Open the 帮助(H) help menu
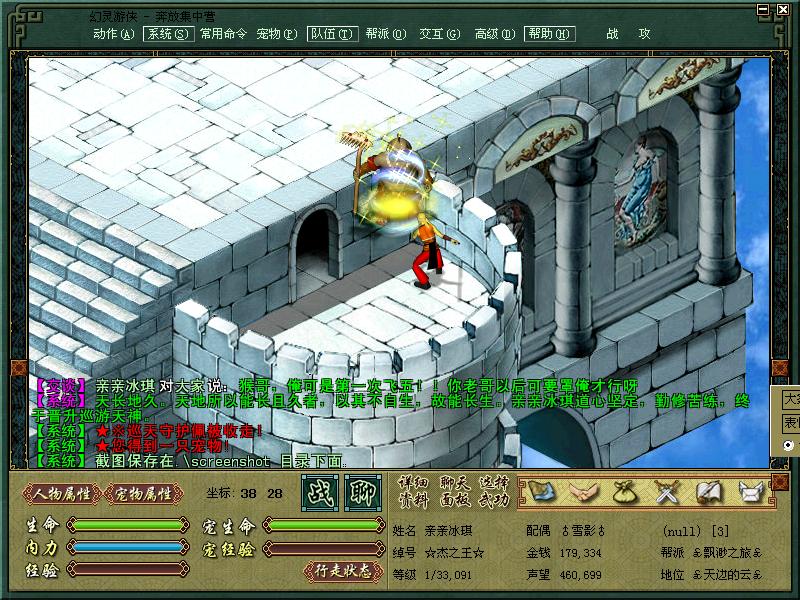 [x=549, y=33]
